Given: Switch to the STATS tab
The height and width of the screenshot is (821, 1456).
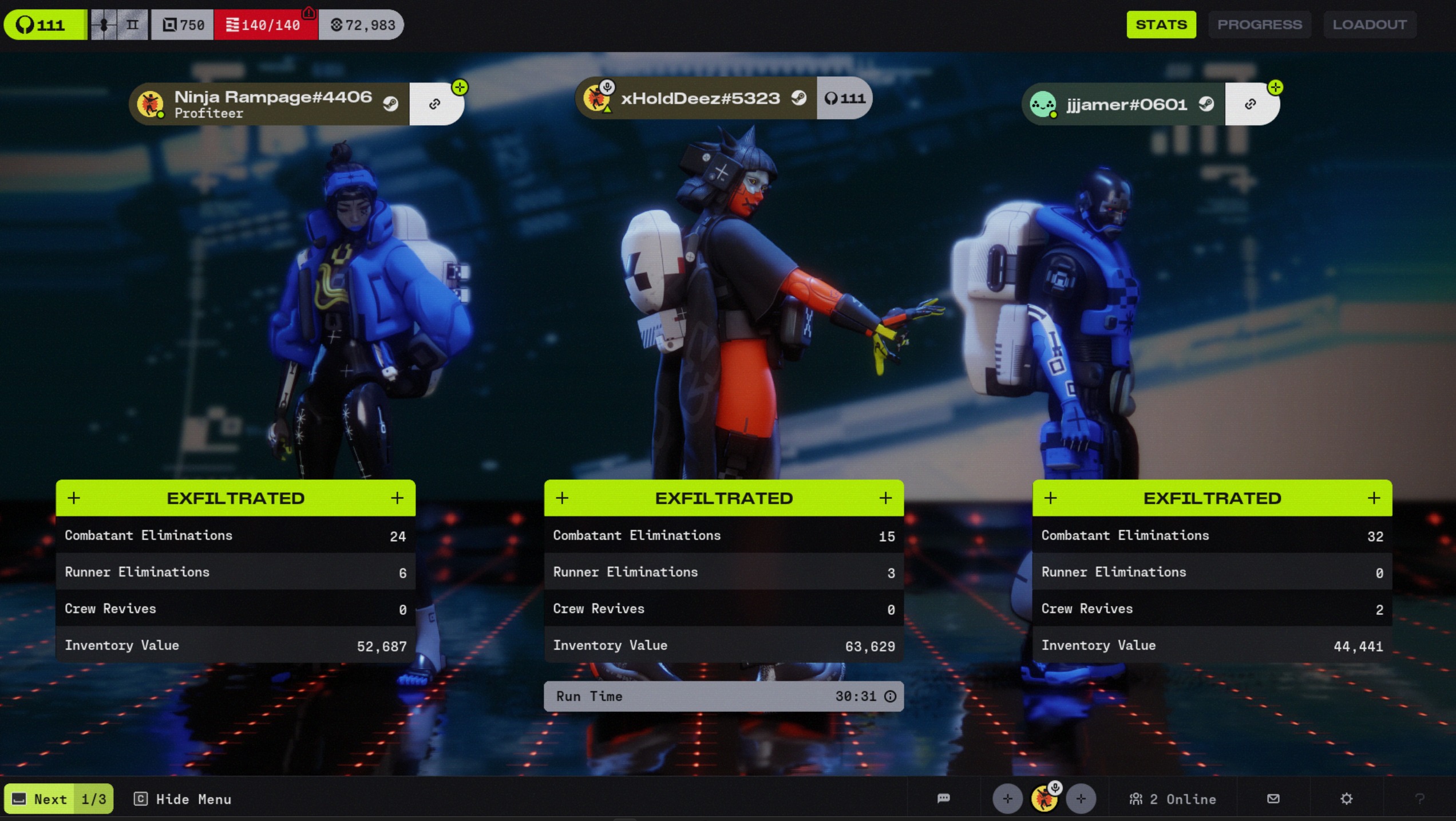Looking at the screenshot, I should (x=1161, y=25).
